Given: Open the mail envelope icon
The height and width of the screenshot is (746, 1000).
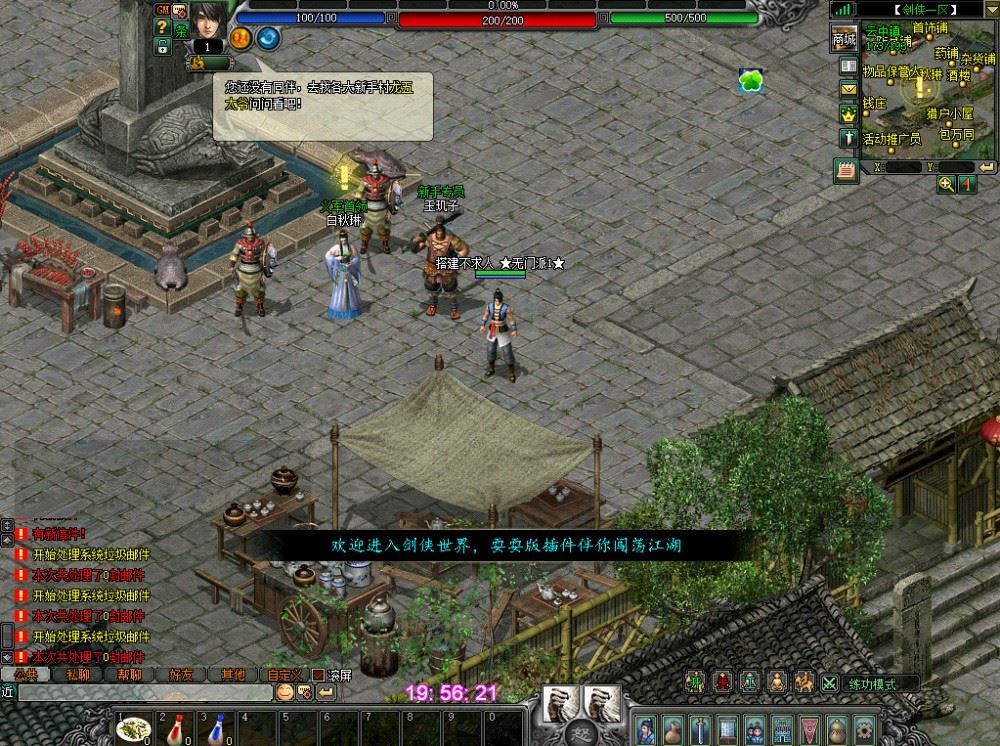Looking at the screenshot, I should pos(848,89).
